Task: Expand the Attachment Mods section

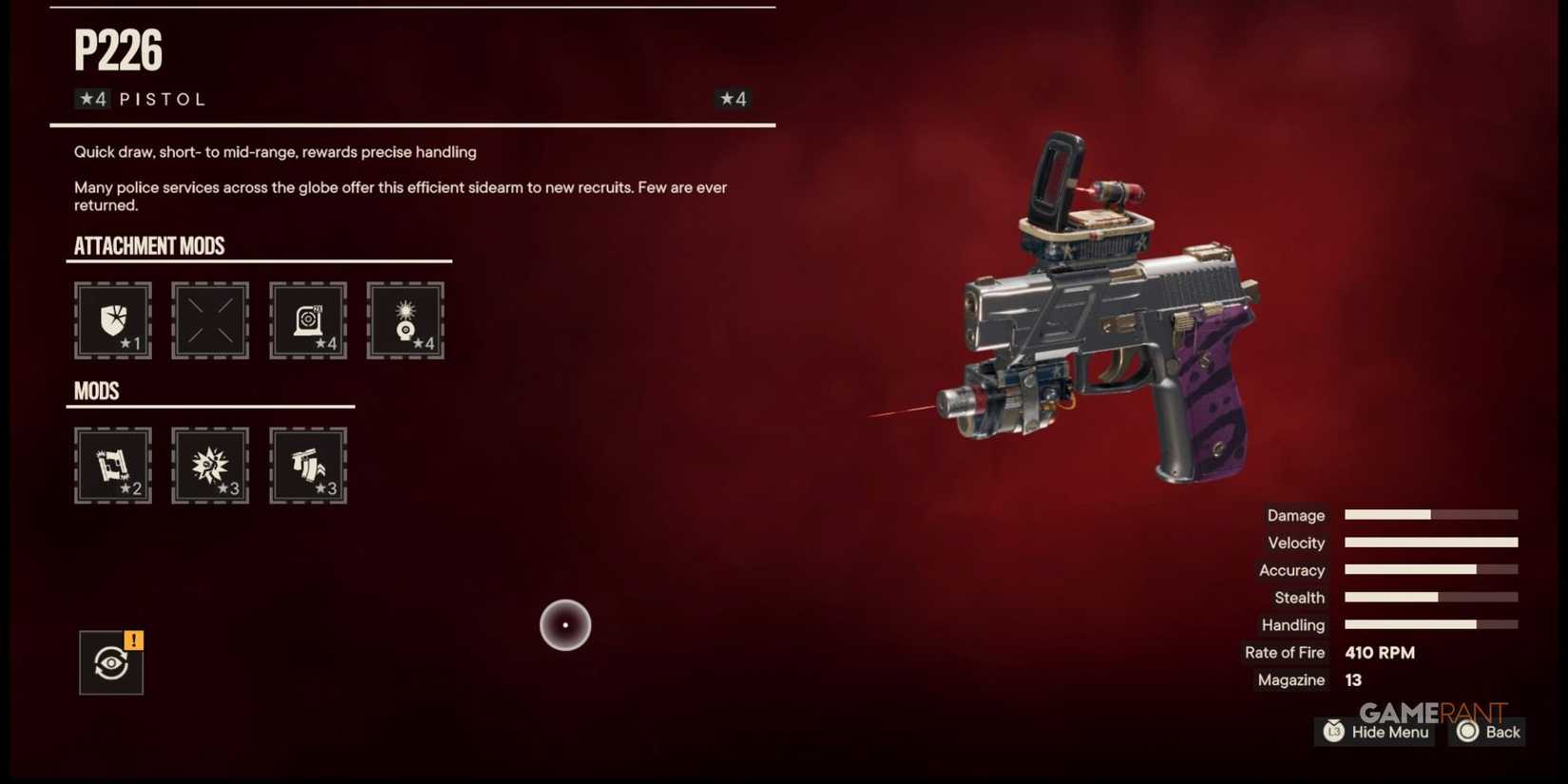Action: click(150, 245)
